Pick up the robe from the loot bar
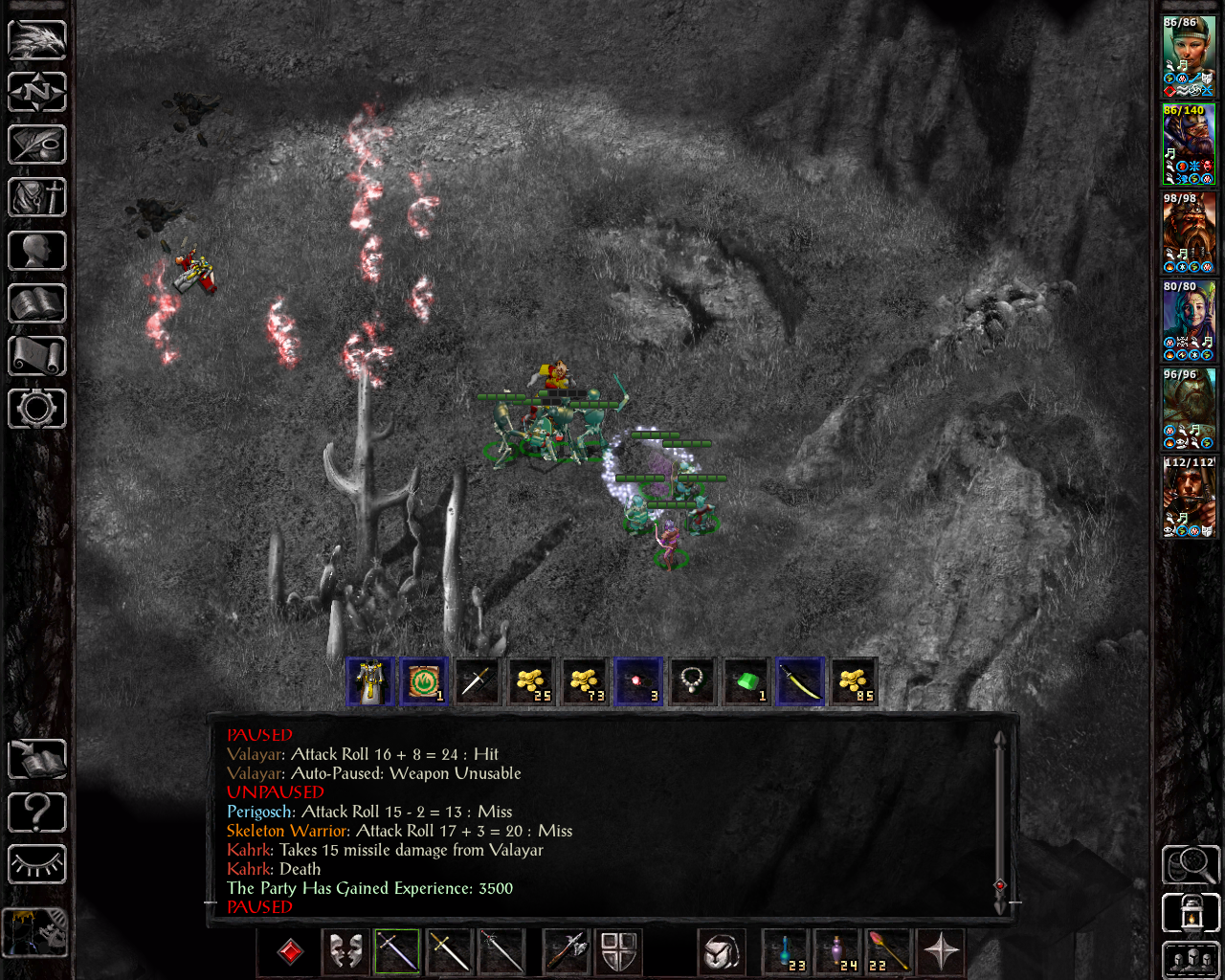This screenshot has width=1225, height=980. coord(370,682)
